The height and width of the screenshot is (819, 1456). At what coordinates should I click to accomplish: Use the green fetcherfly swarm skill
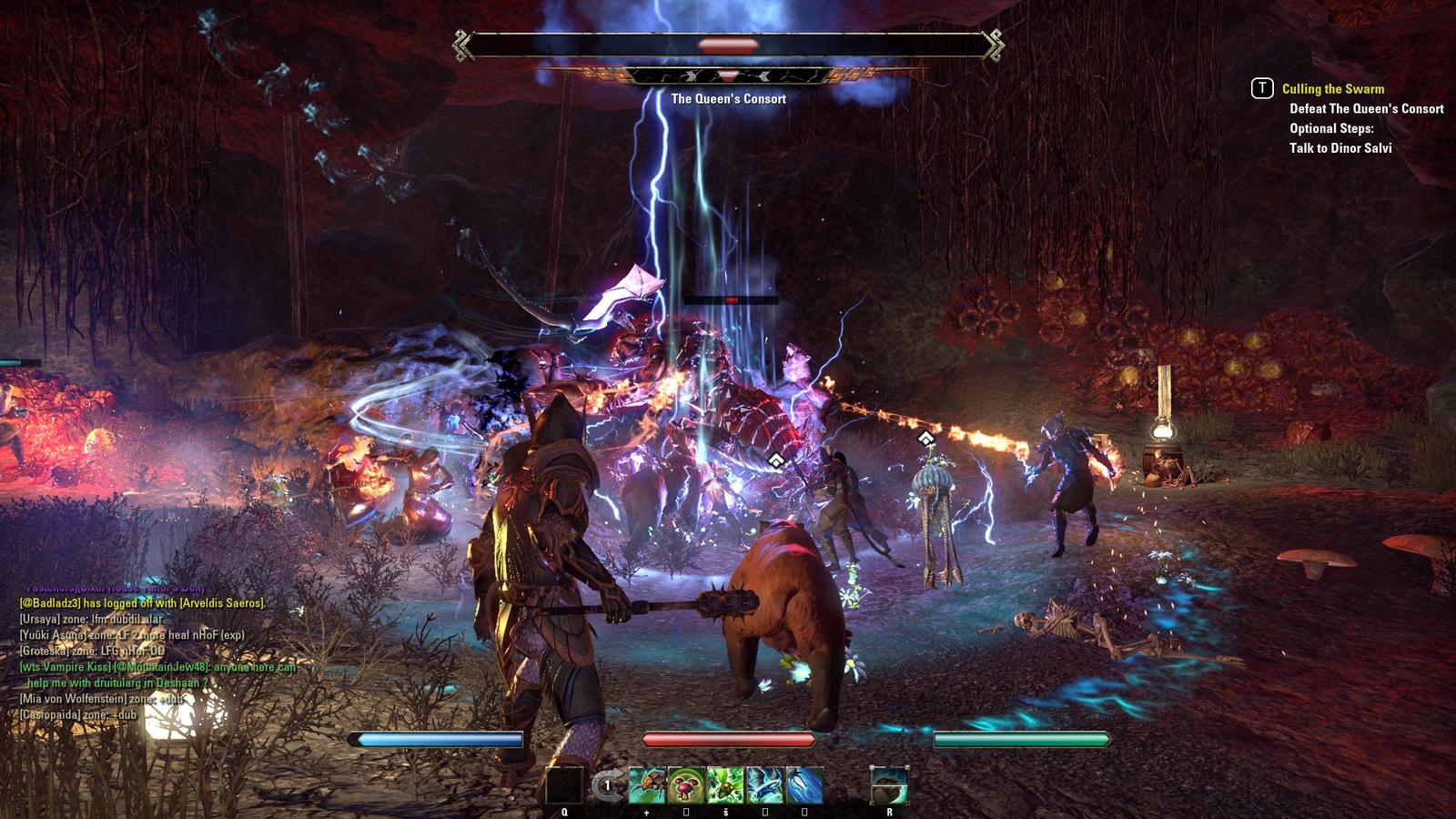pyautogui.click(x=725, y=785)
